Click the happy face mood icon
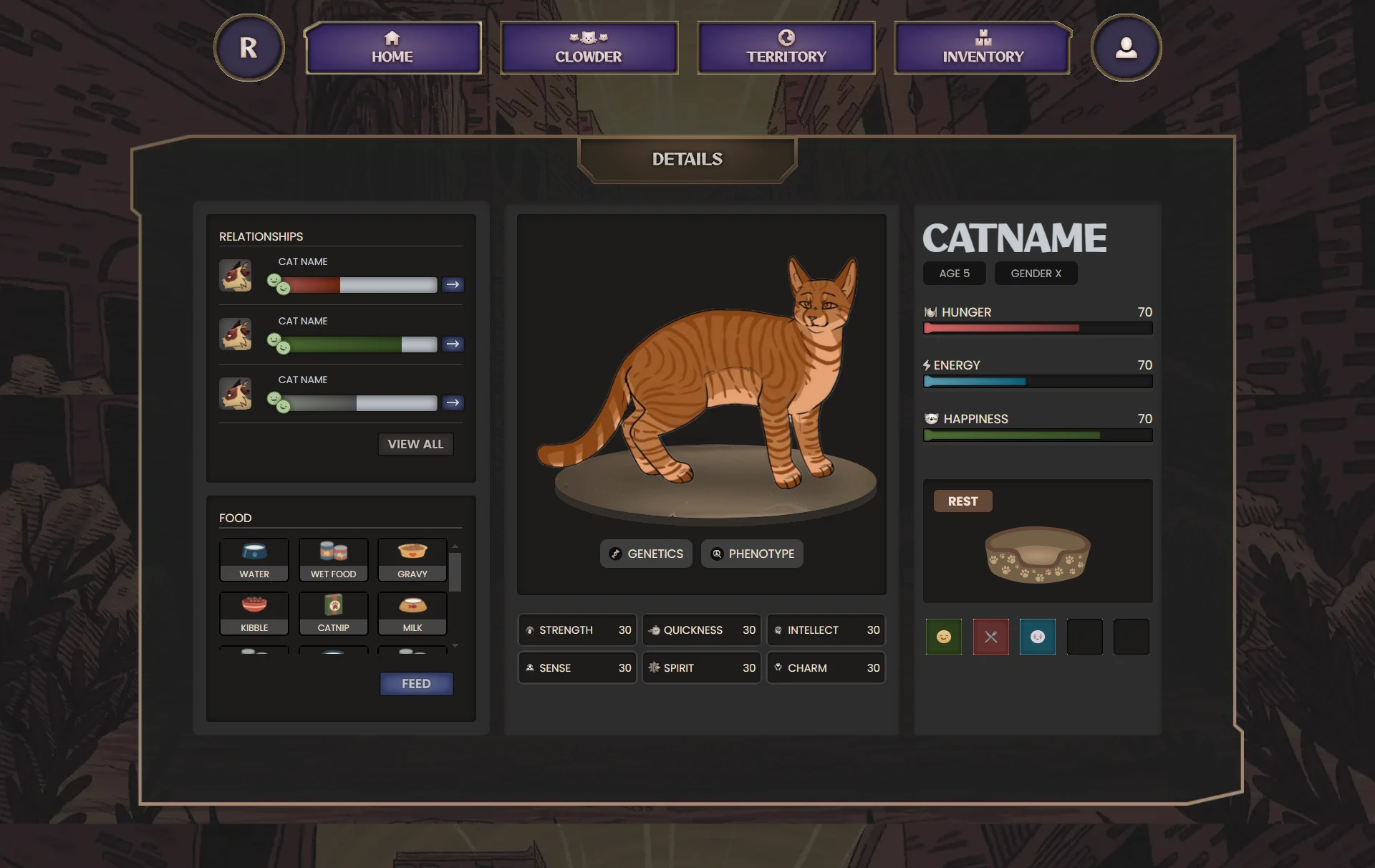Screen dimensions: 1375x868 [x=944, y=637]
